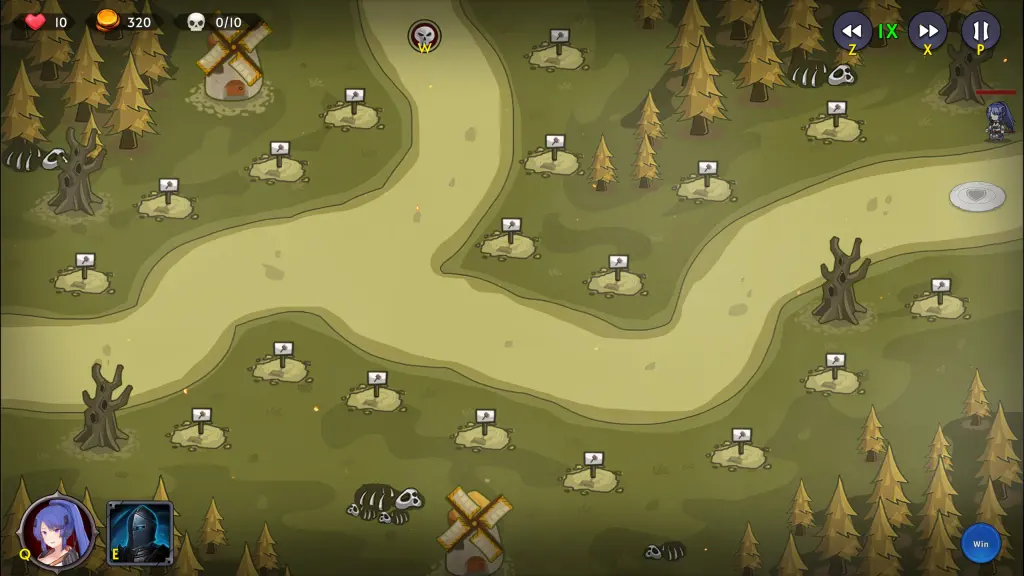Call next wave with skull icon
Screen dimensions: 1024x576
pos(424,35)
